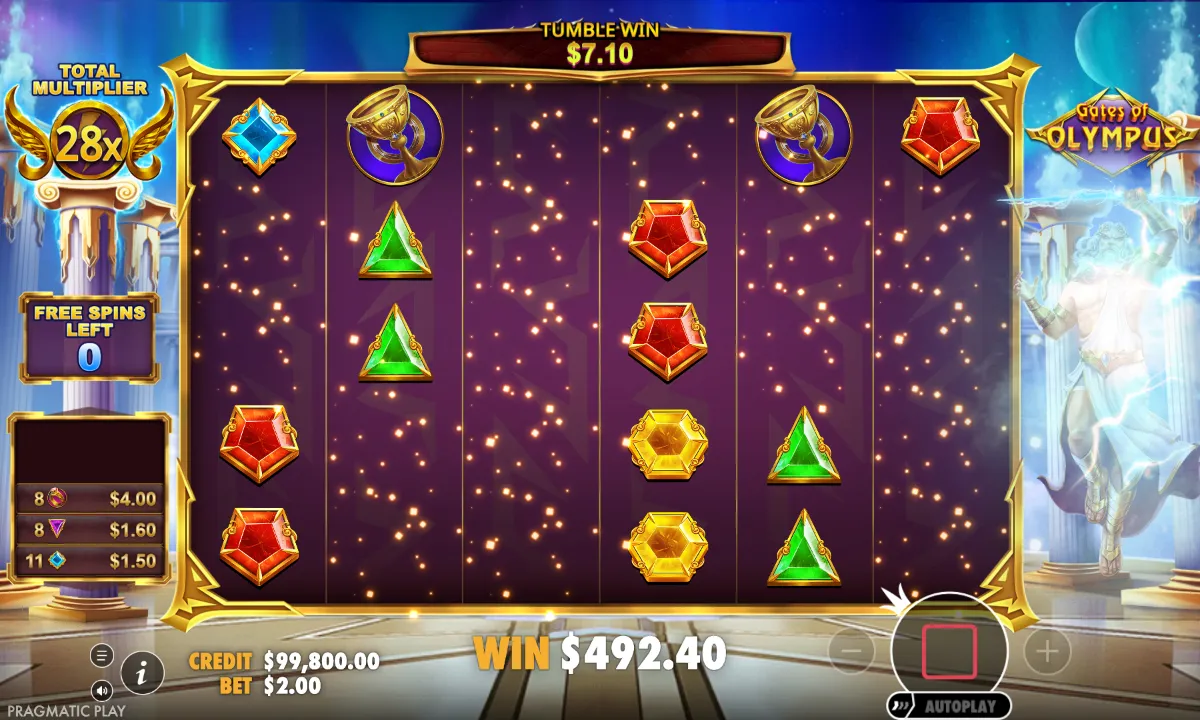Toggle the sound speaker icon
The width and height of the screenshot is (1200, 720).
coord(102,690)
